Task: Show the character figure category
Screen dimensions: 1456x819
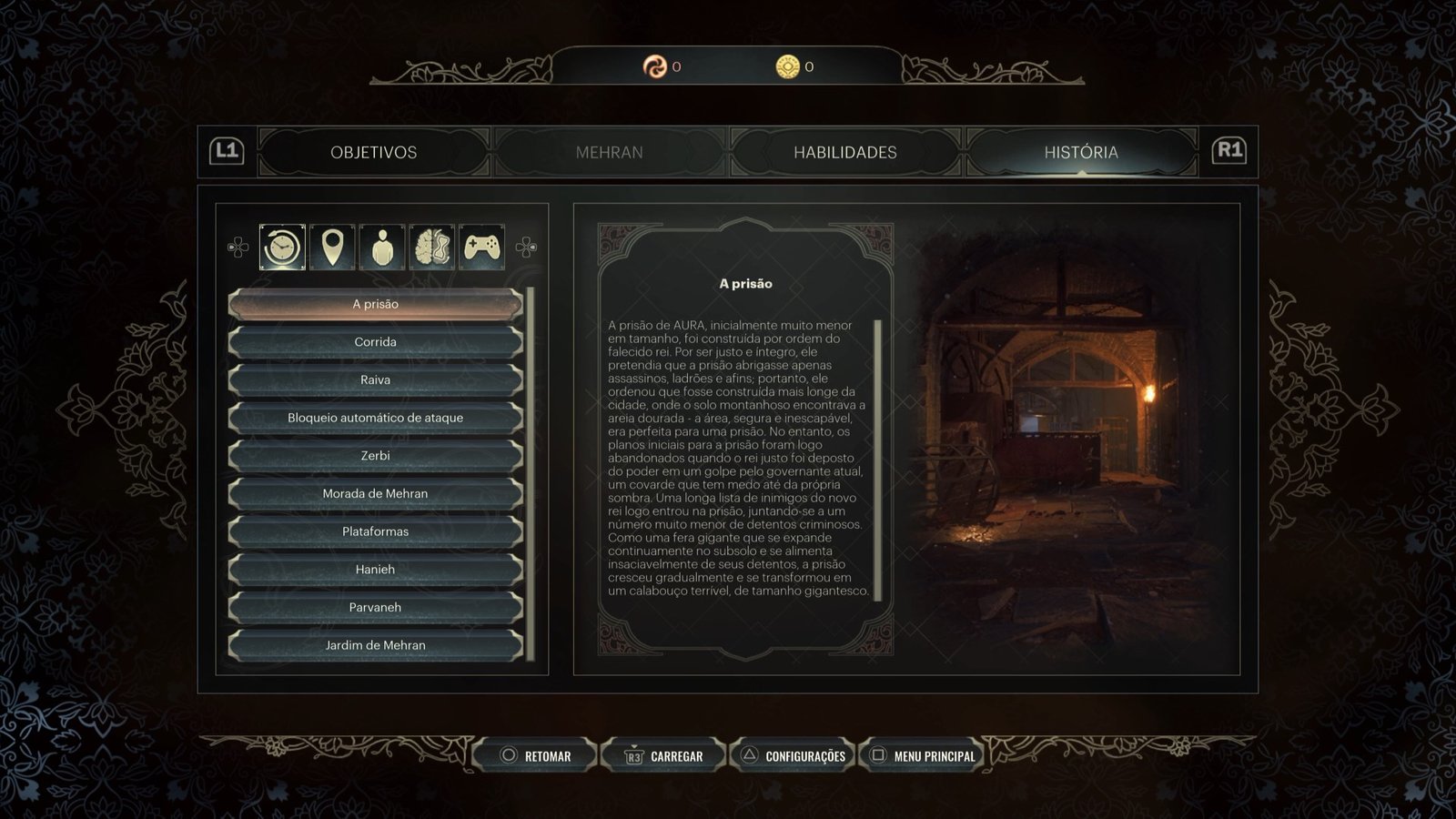Action: click(x=382, y=247)
